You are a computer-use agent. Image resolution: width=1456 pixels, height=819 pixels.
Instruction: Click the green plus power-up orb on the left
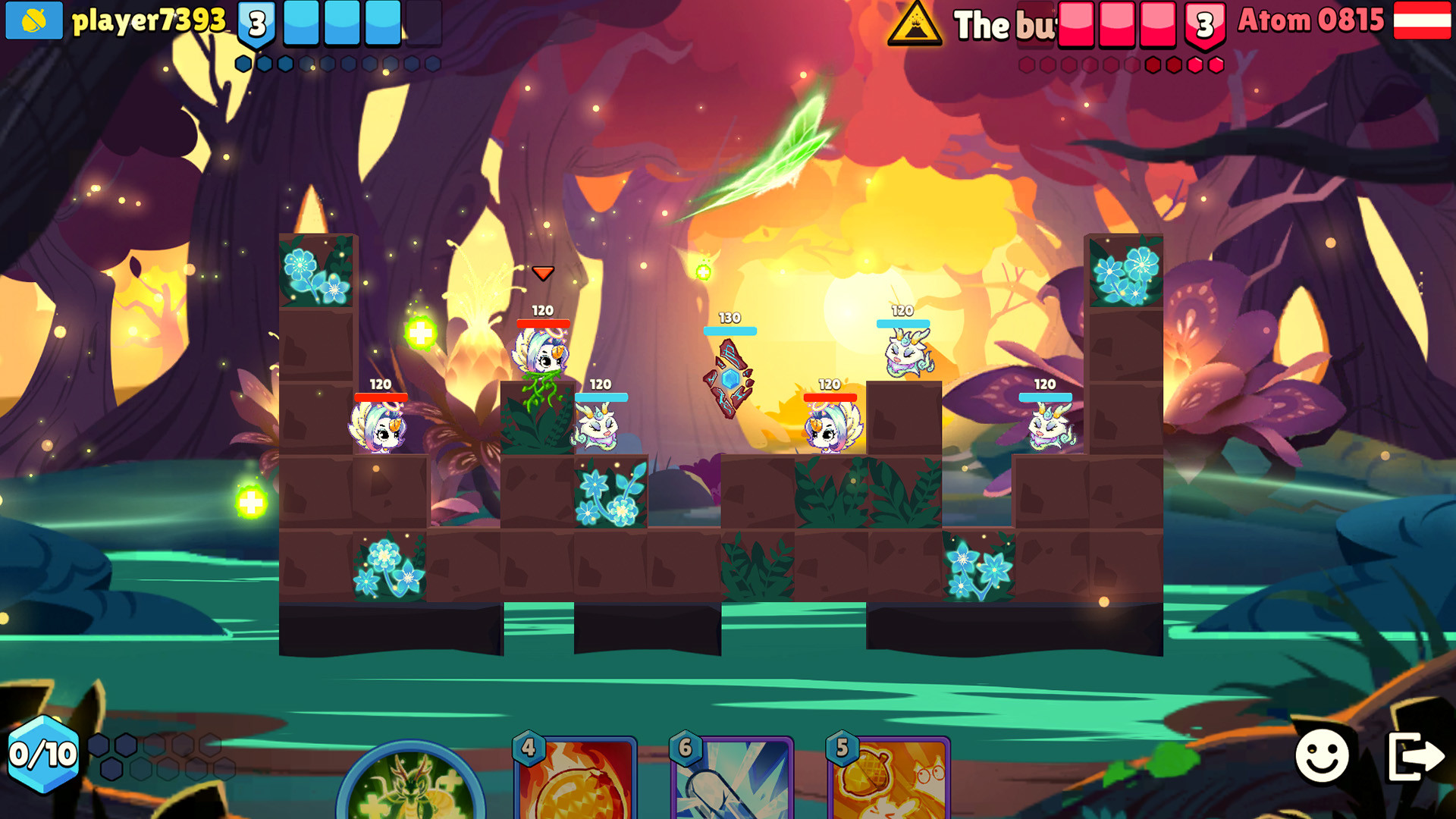point(250,500)
